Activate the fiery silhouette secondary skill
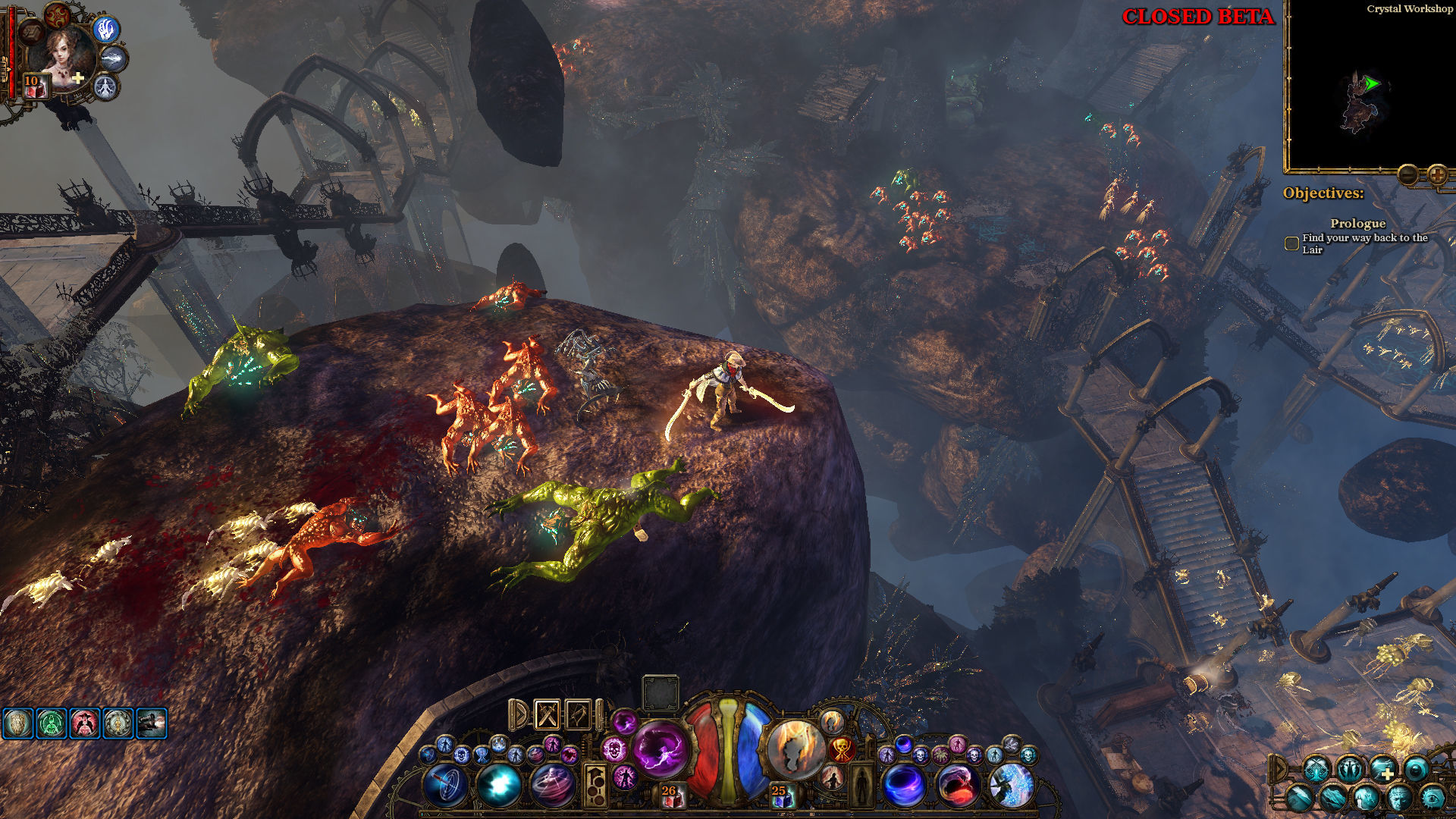Image resolution: width=1456 pixels, height=819 pixels. click(x=795, y=748)
